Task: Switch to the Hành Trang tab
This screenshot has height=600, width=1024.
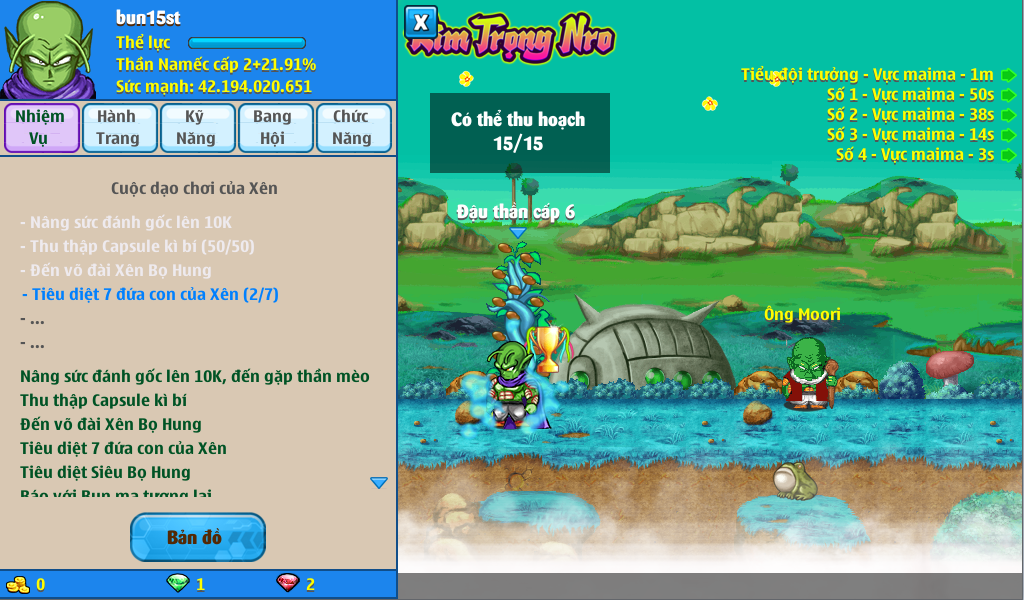Action: (x=119, y=128)
